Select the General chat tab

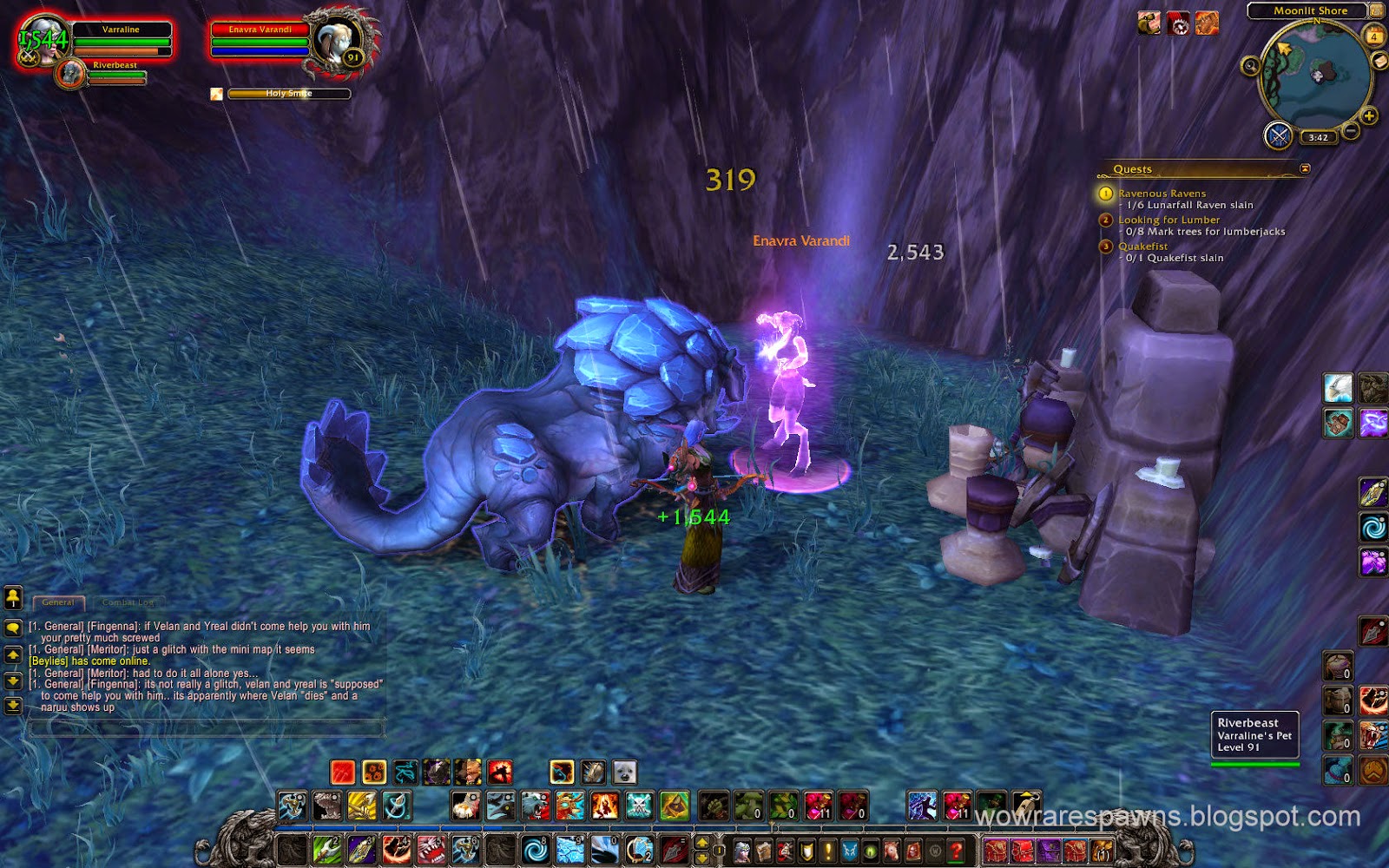(57, 601)
